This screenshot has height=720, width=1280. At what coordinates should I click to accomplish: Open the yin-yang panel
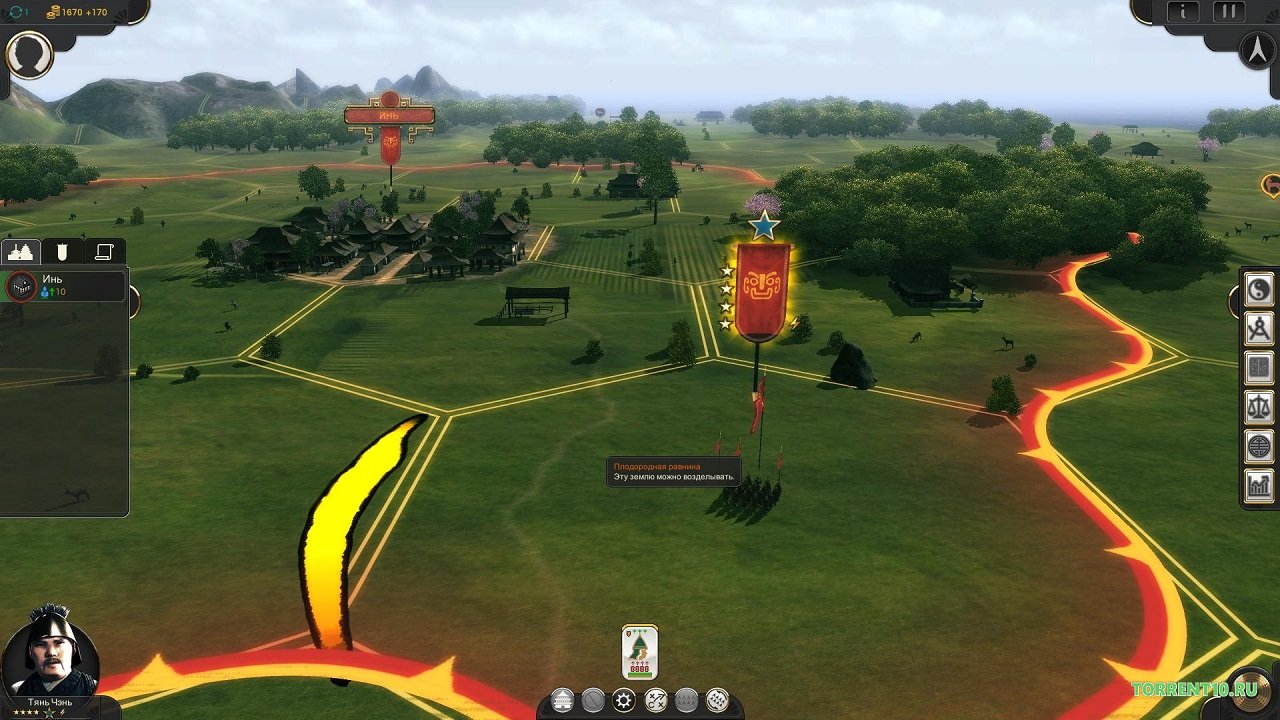click(1259, 290)
